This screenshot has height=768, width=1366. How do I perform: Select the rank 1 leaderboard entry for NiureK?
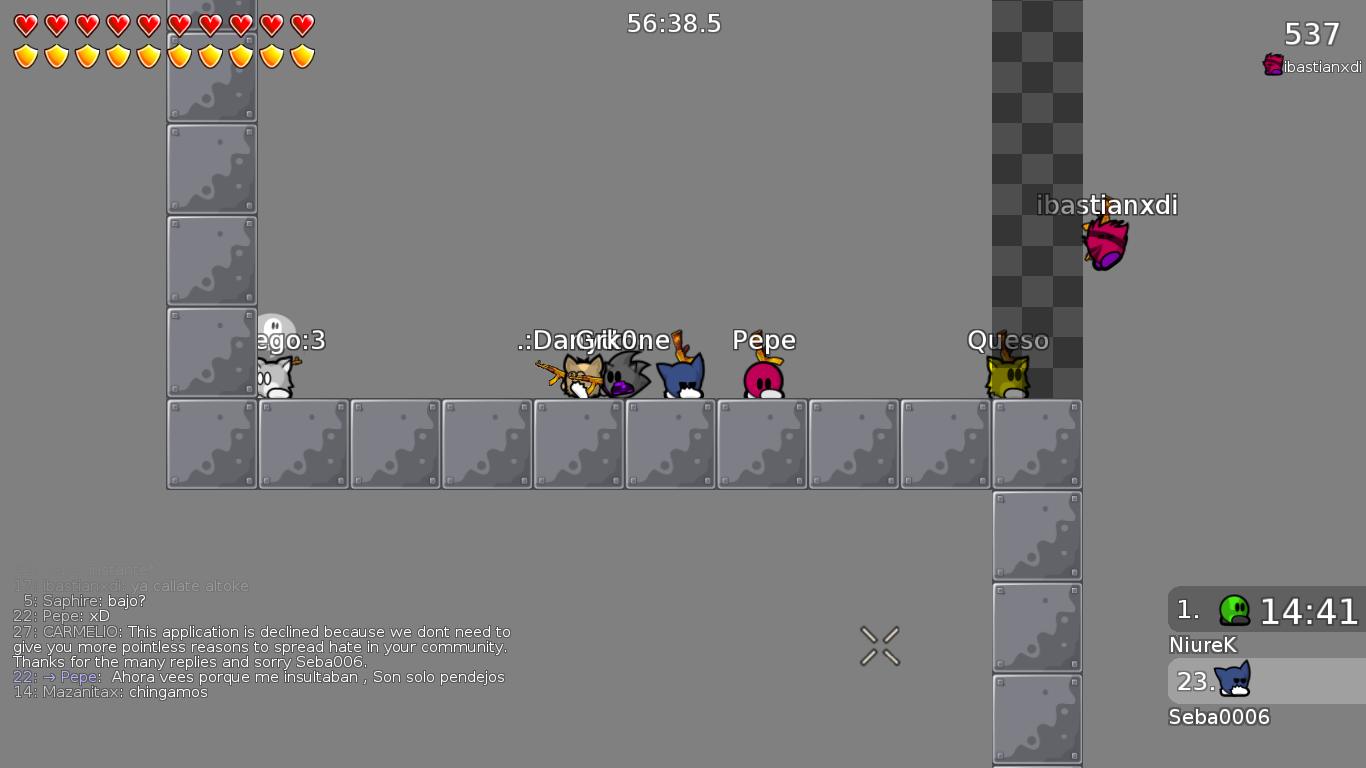1264,610
